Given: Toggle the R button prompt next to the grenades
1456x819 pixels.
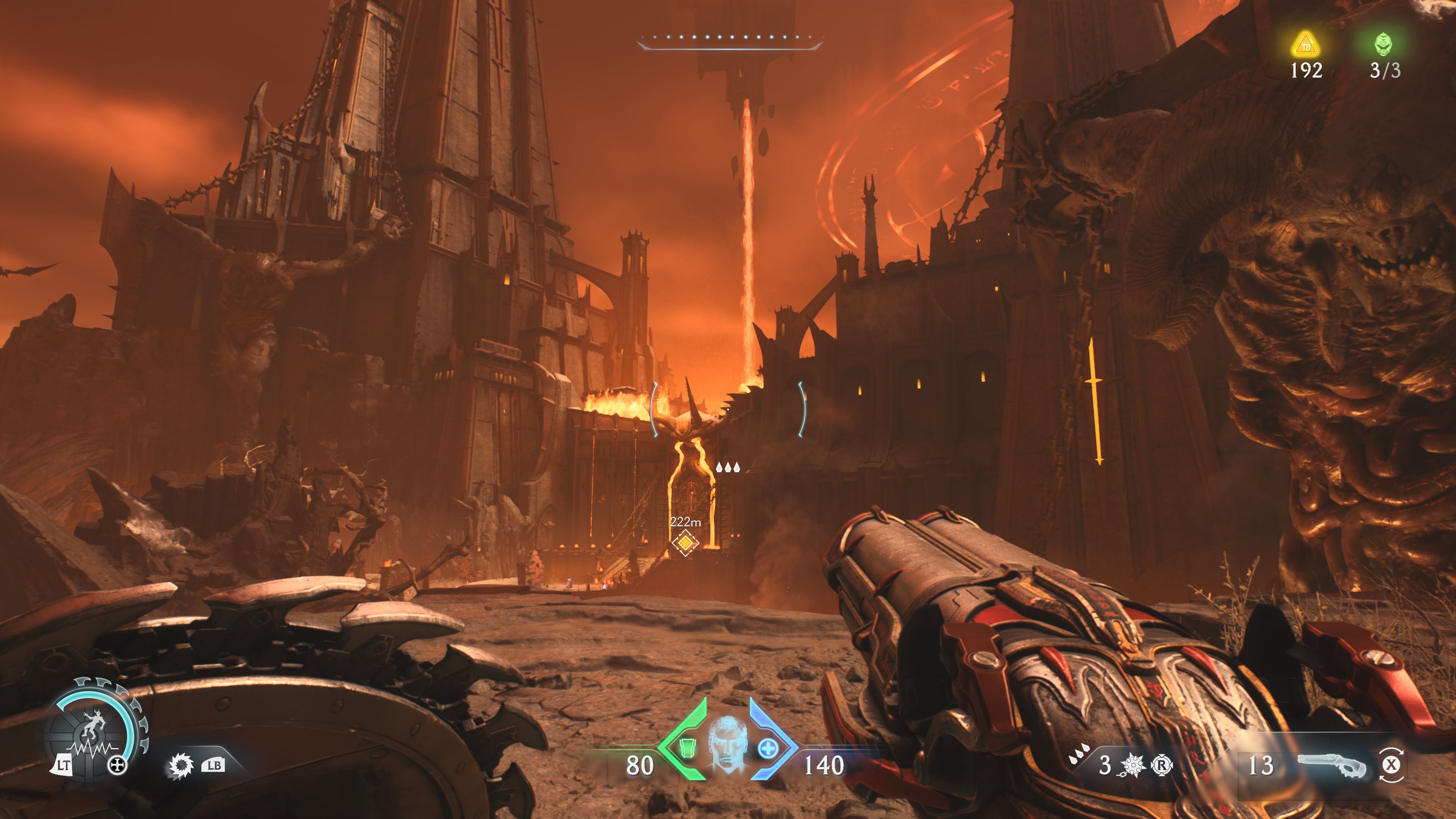Looking at the screenshot, I should click(1163, 766).
